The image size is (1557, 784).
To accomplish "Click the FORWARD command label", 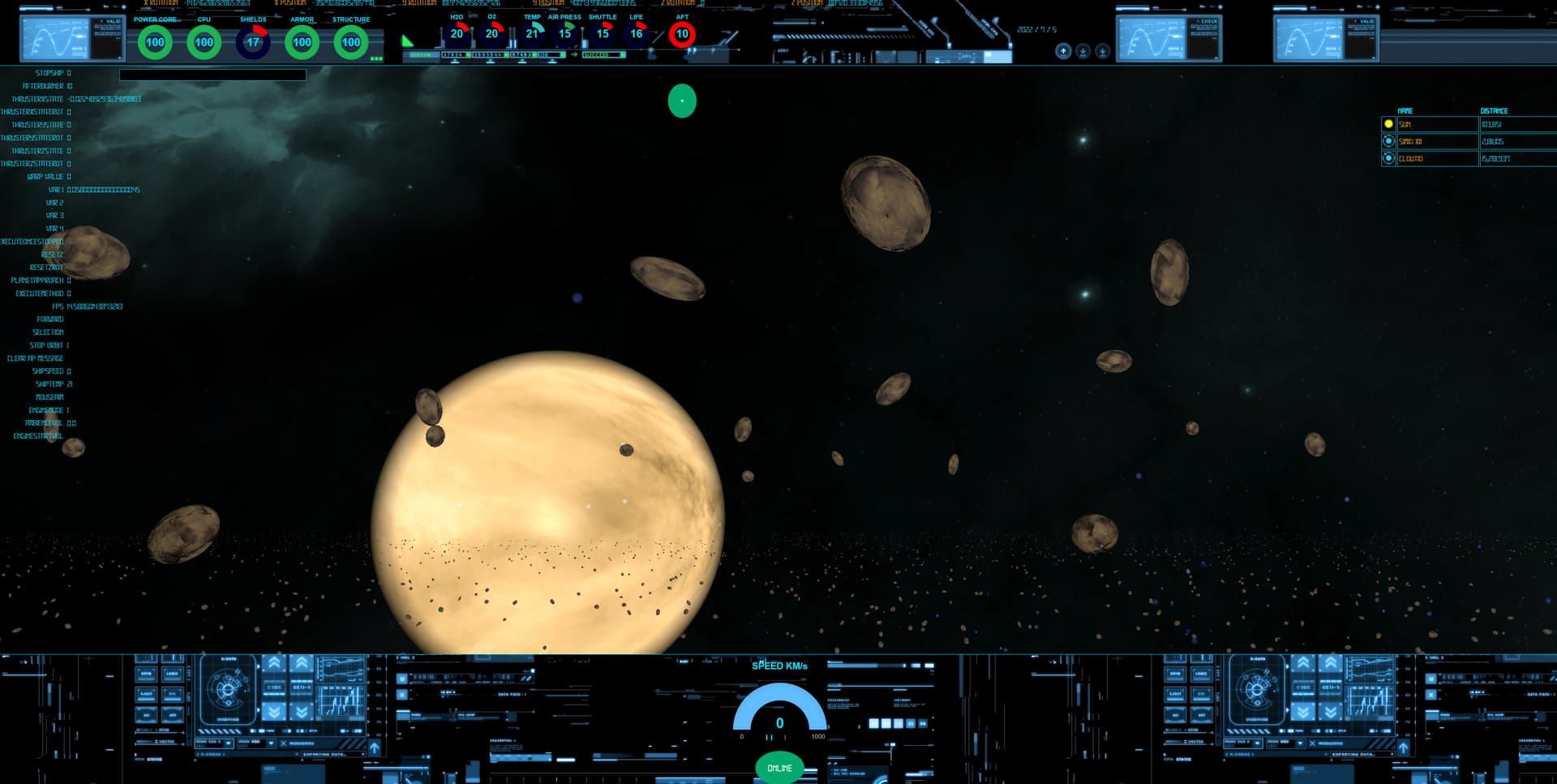I will [x=49, y=319].
